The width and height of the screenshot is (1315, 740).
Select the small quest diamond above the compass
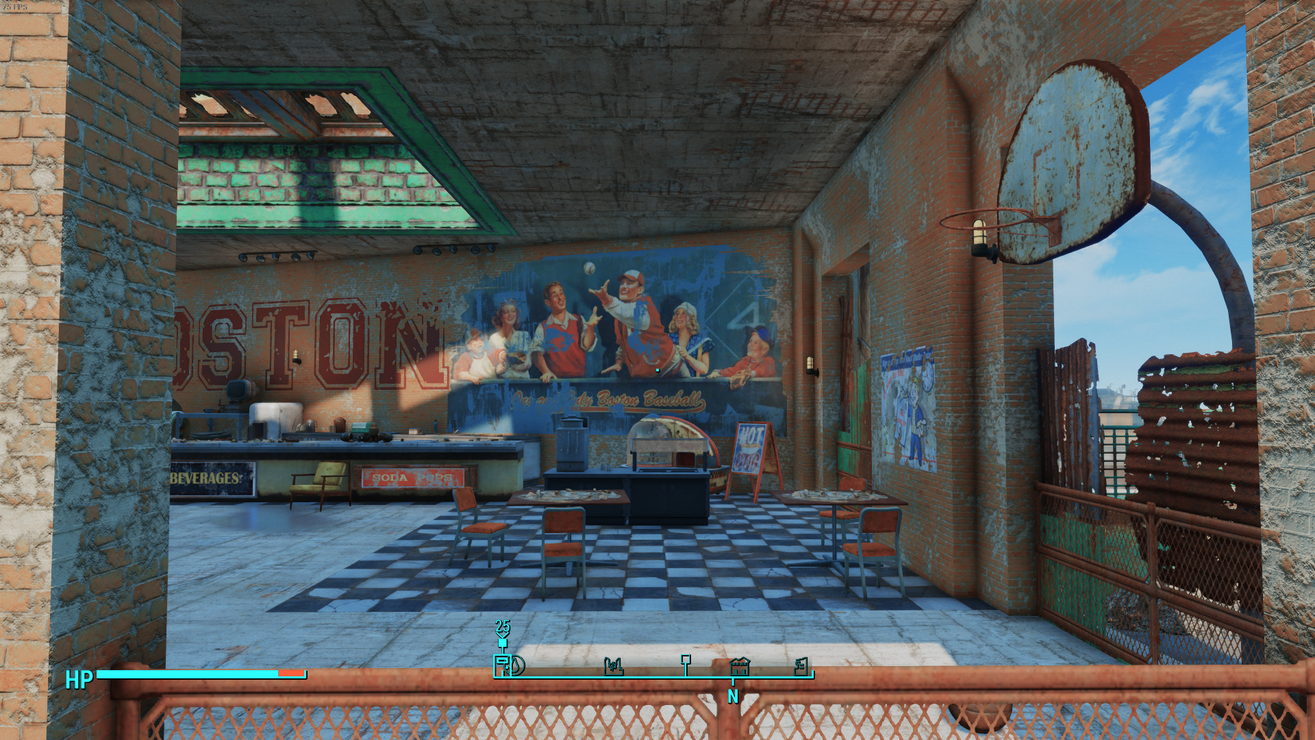click(502, 643)
